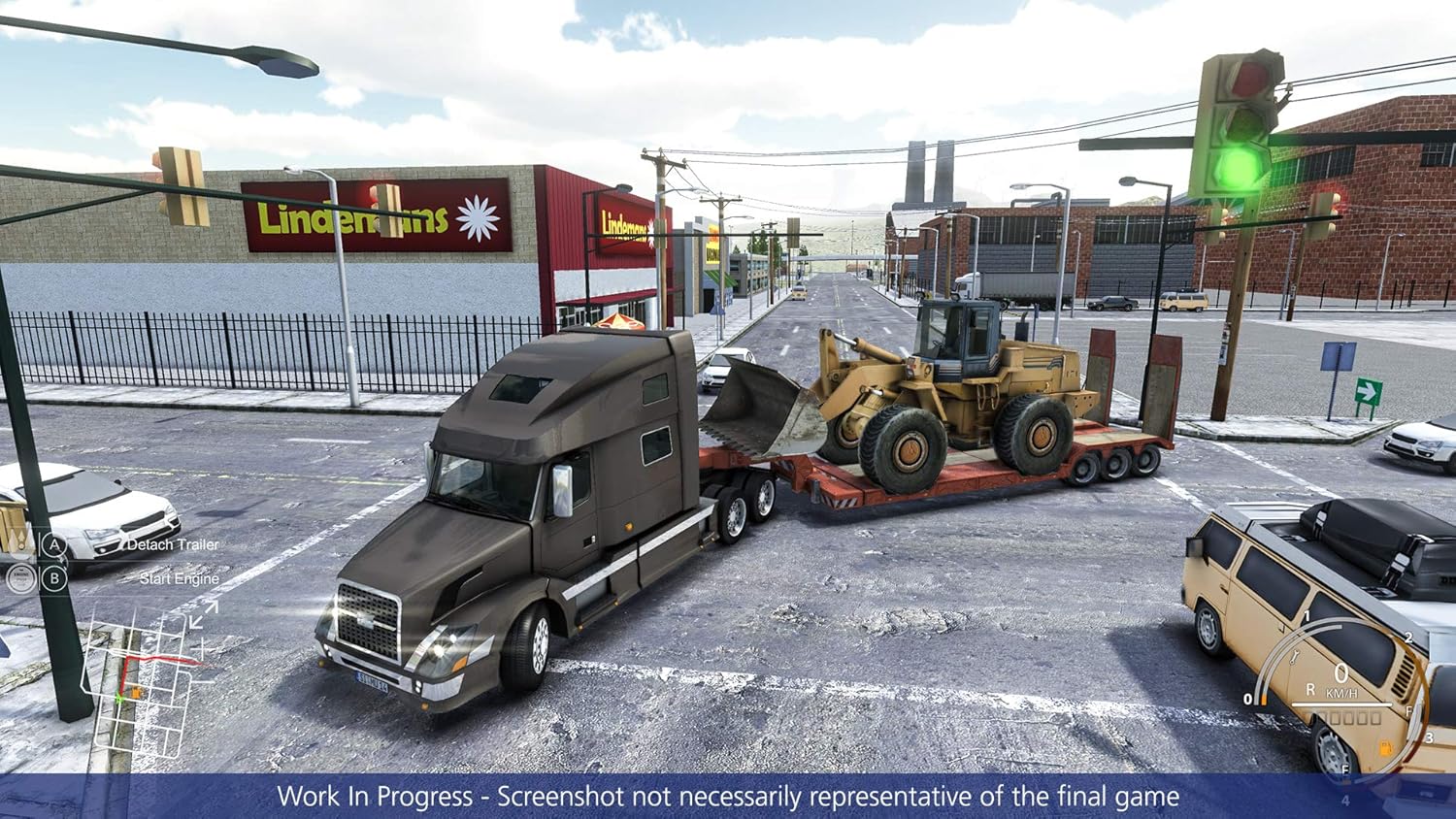The image size is (1456, 819).
Task: Click the Detach Trailer label
Action: [x=173, y=543]
